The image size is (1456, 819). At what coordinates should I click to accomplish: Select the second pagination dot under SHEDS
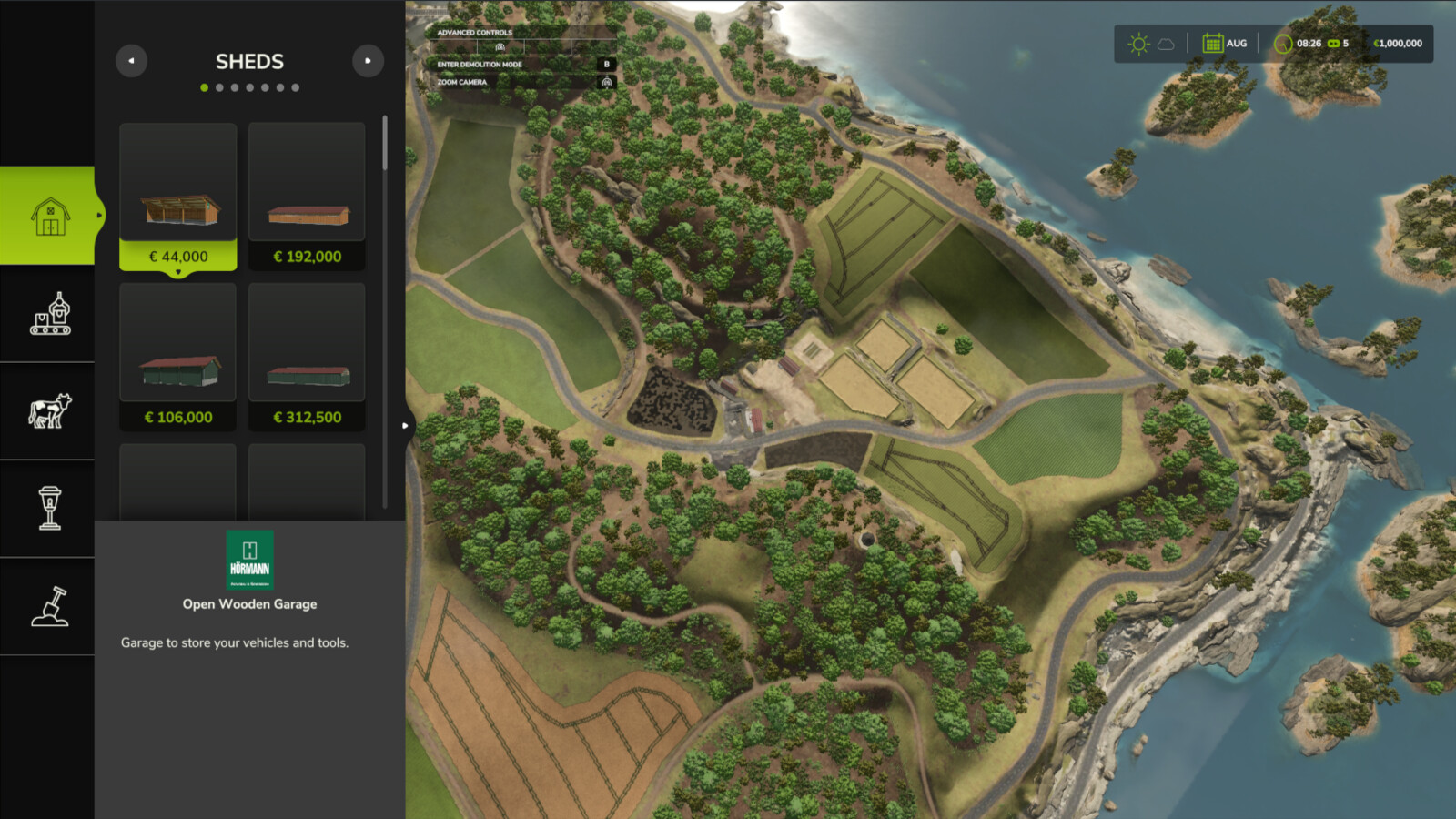[x=217, y=87]
